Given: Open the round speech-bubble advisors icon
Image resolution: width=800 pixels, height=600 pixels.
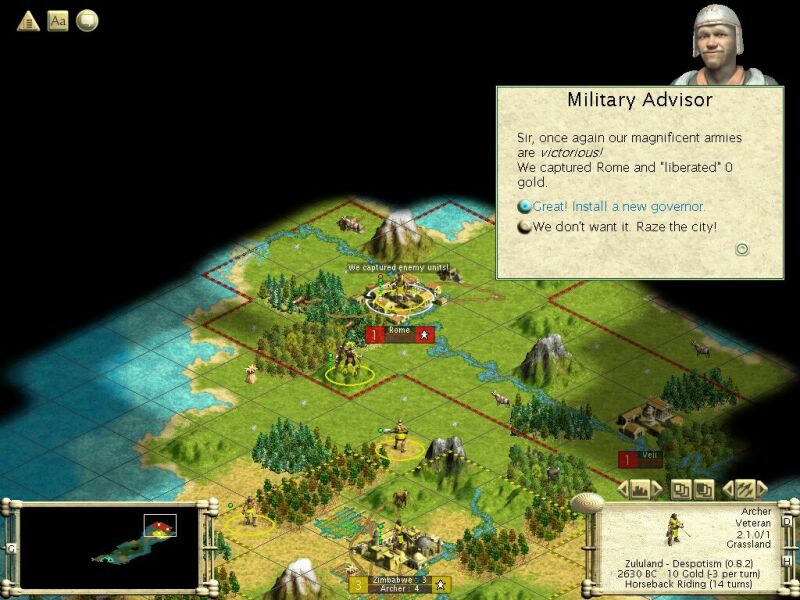Looking at the screenshot, I should coord(87,20).
